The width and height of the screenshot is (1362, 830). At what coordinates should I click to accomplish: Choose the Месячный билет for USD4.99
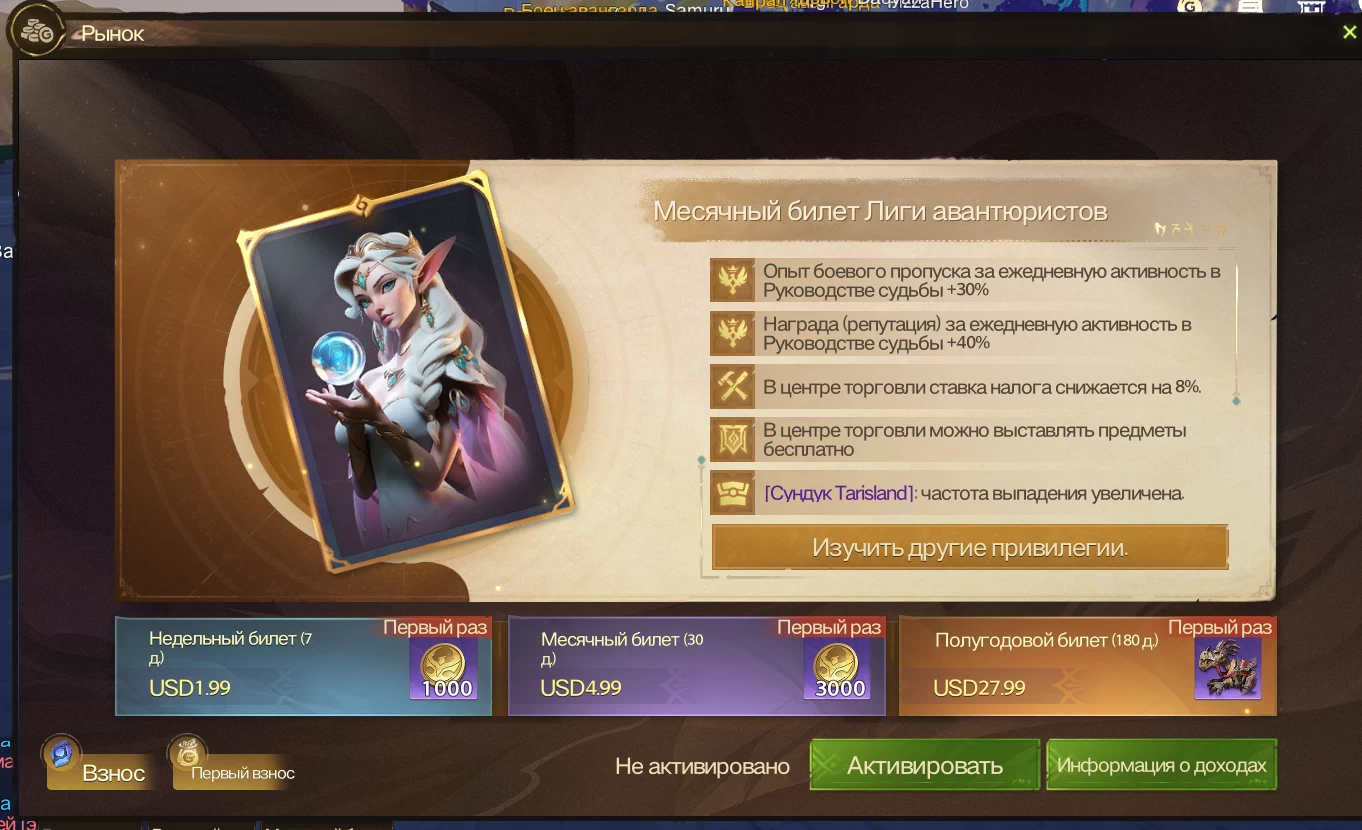(696, 666)
